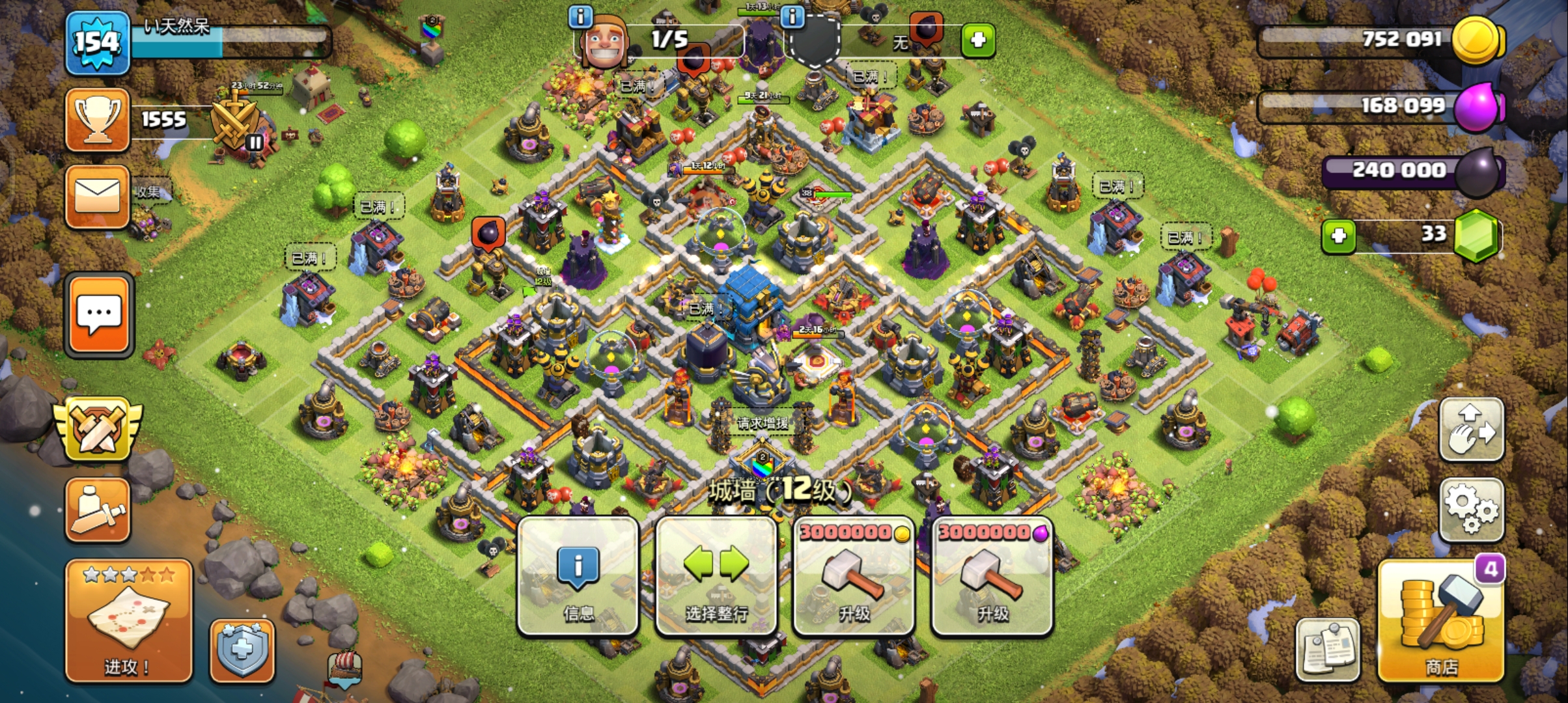
Task: Open the mail envelope inbox
Action: (98, 196)
